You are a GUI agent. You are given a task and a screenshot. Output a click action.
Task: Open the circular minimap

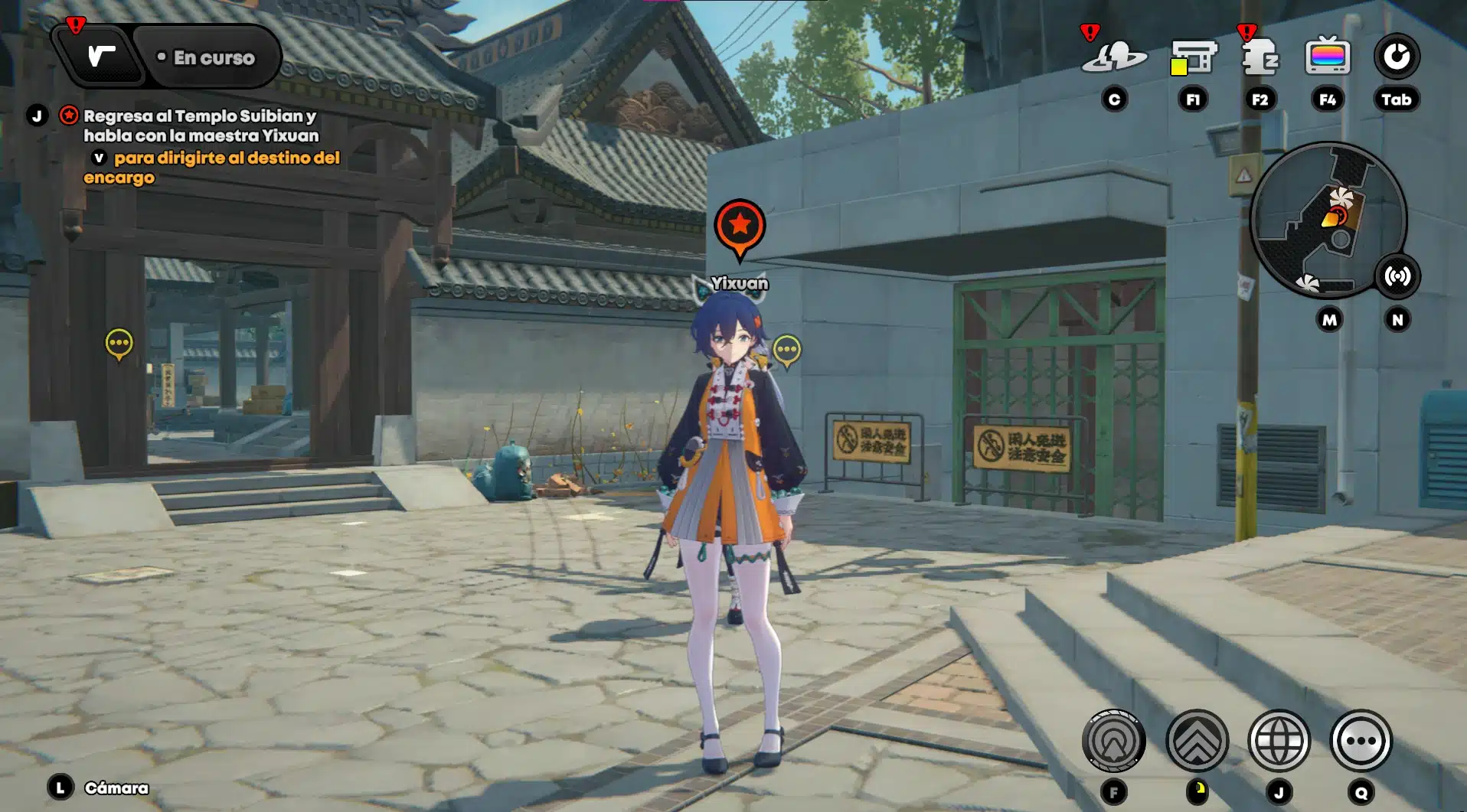pos(1328,220)
